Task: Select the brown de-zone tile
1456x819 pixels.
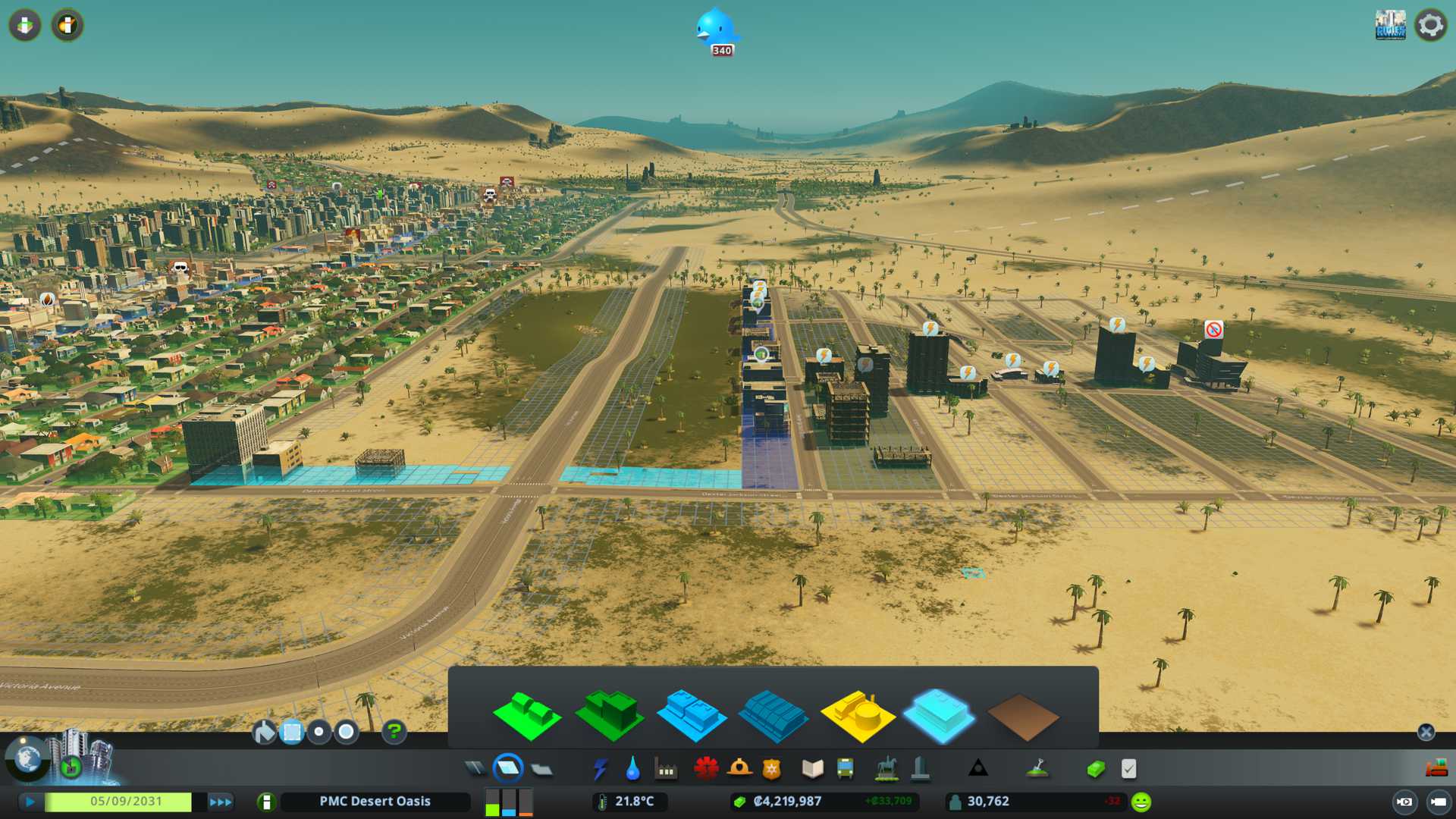Action: (1023, 716)
